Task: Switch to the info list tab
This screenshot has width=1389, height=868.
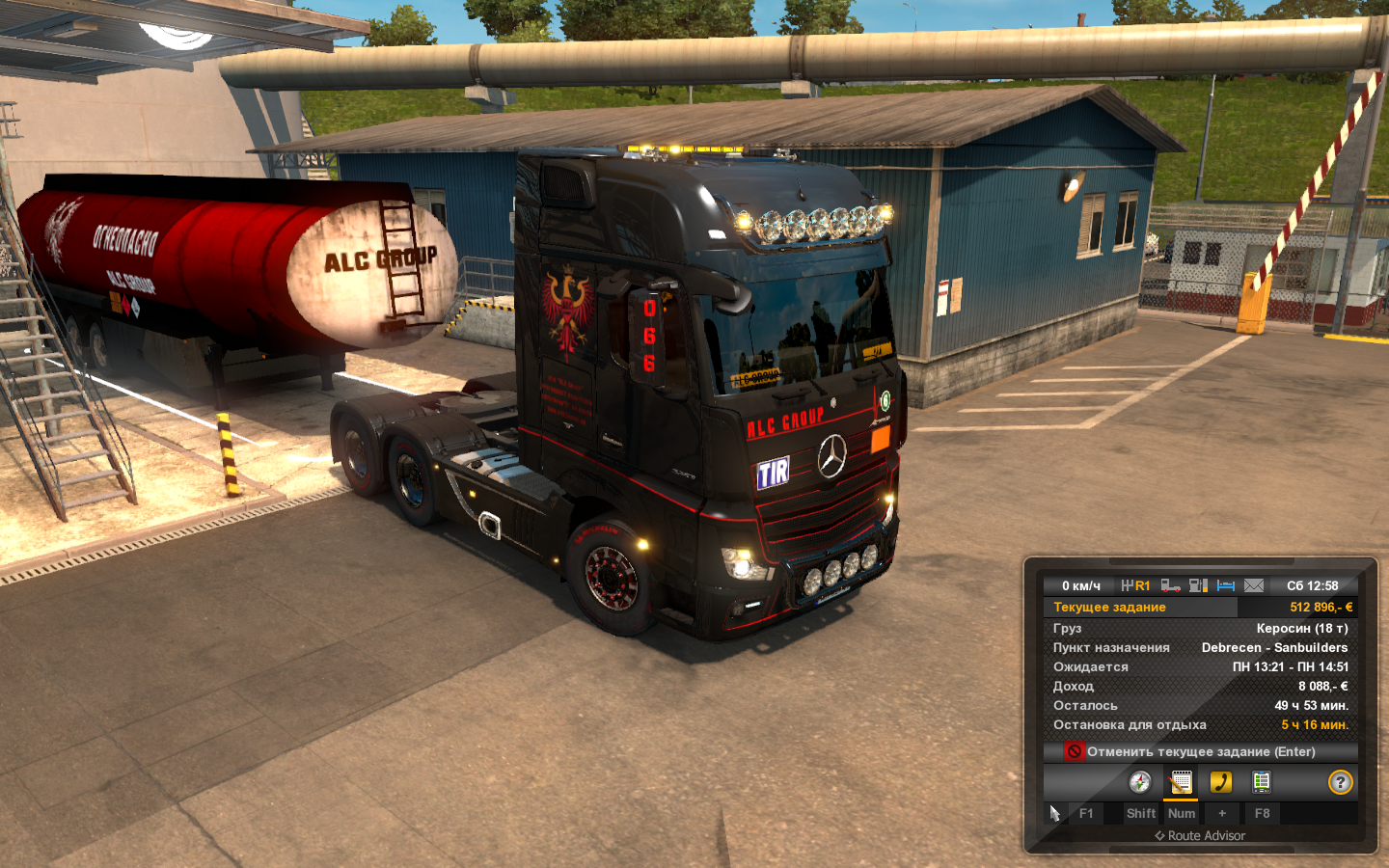Action: 1261,782
